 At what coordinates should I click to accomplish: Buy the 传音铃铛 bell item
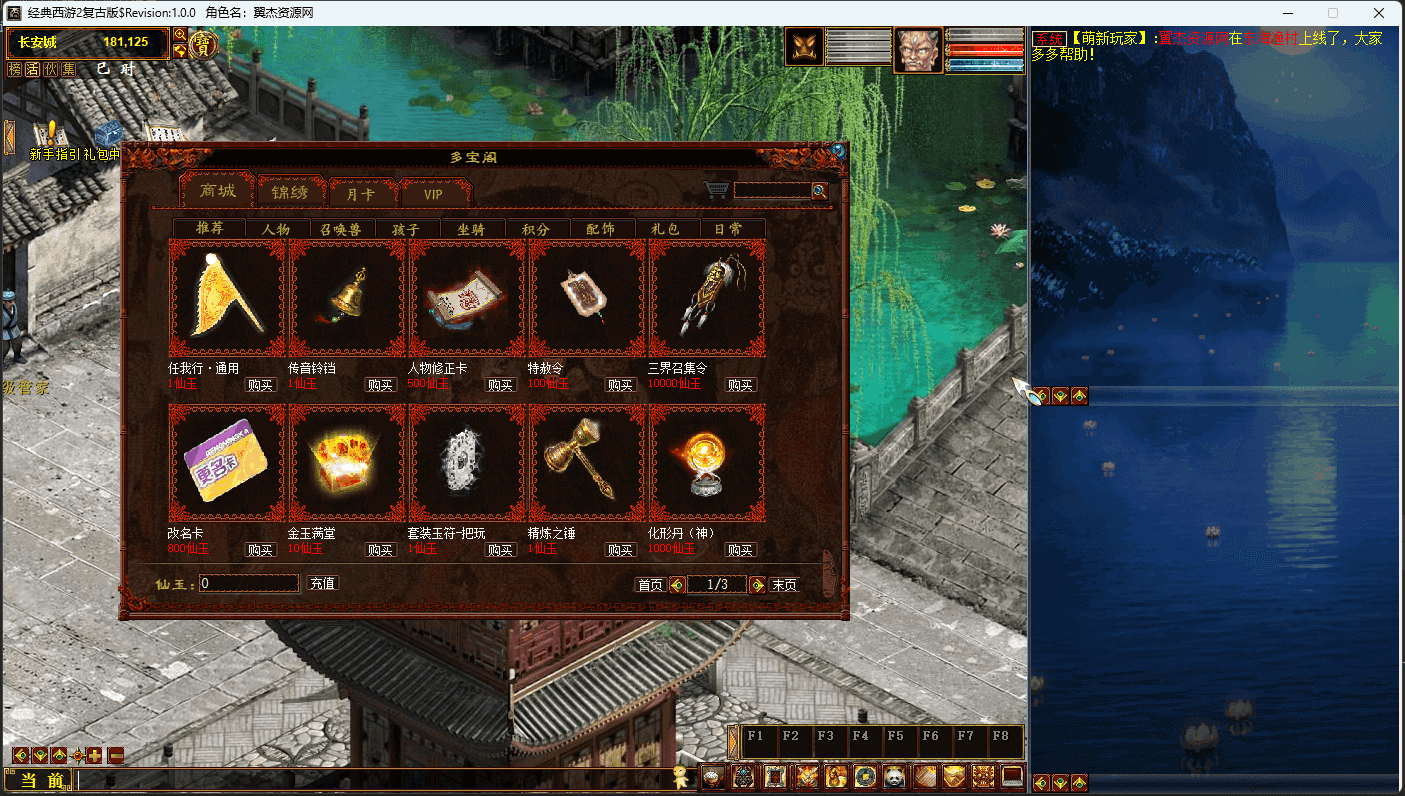click(381, 385)
